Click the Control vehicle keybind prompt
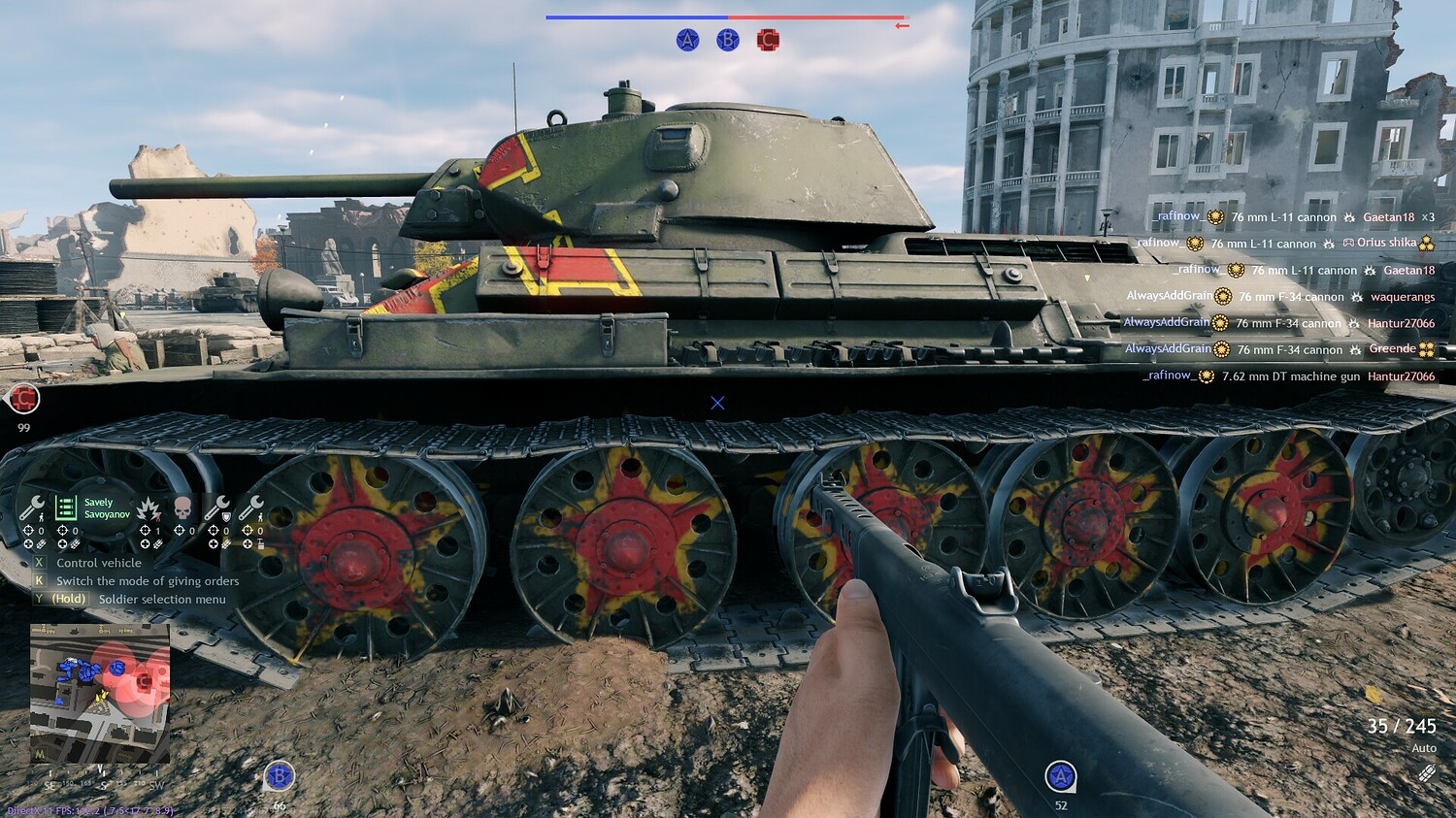This screenshot has width=1456, height=818. click(x=38, y=562)
